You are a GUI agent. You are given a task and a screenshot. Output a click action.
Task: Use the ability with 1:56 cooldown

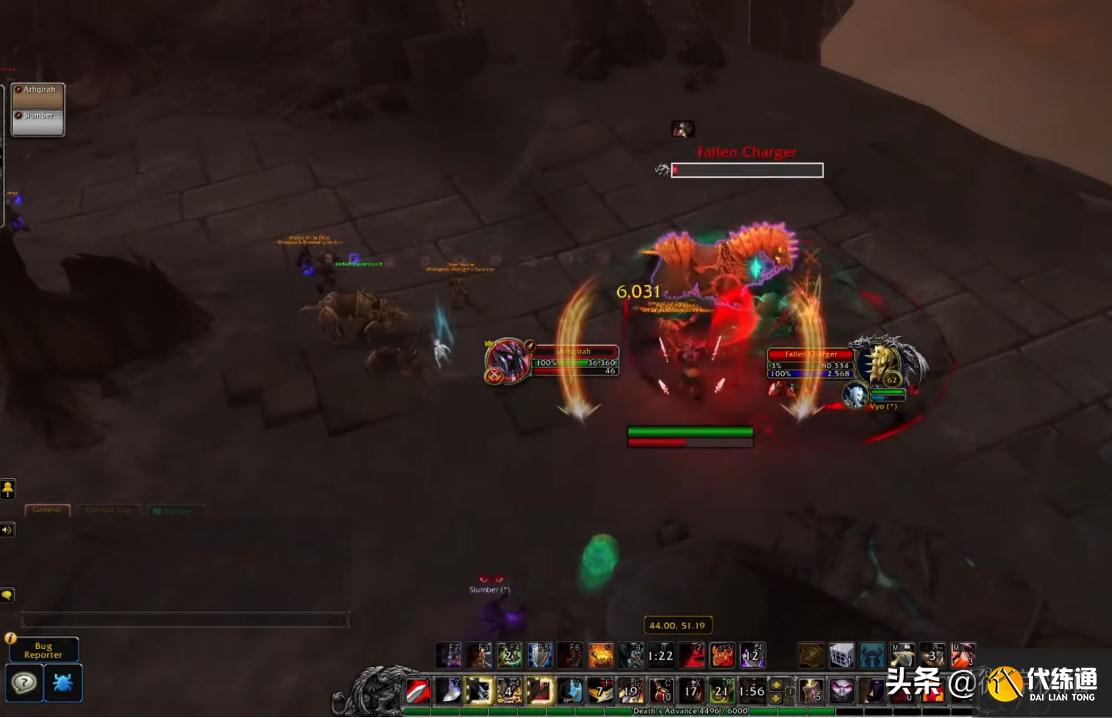tap(753, 691)
